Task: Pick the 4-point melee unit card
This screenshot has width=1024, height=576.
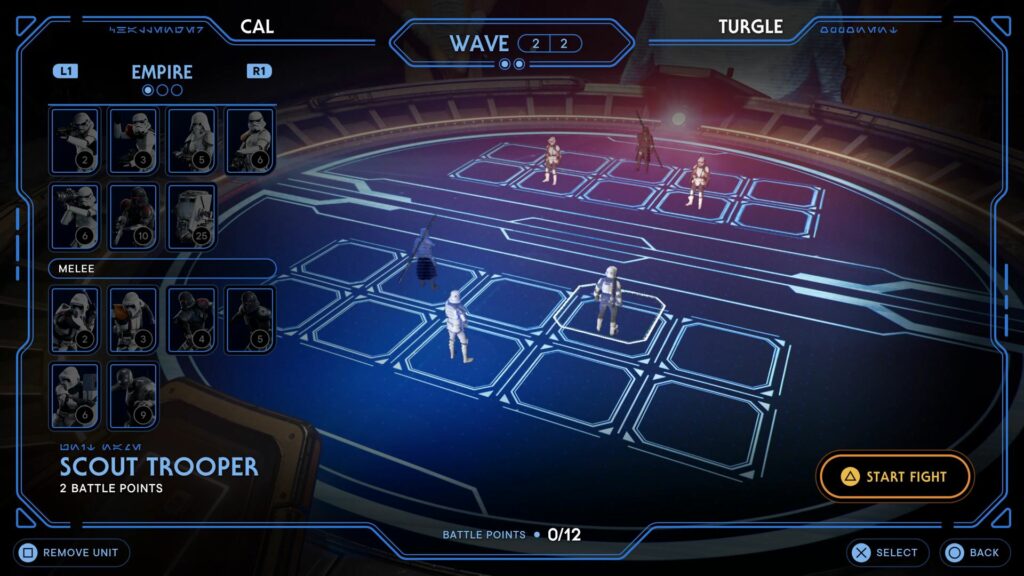Action: 191,320
